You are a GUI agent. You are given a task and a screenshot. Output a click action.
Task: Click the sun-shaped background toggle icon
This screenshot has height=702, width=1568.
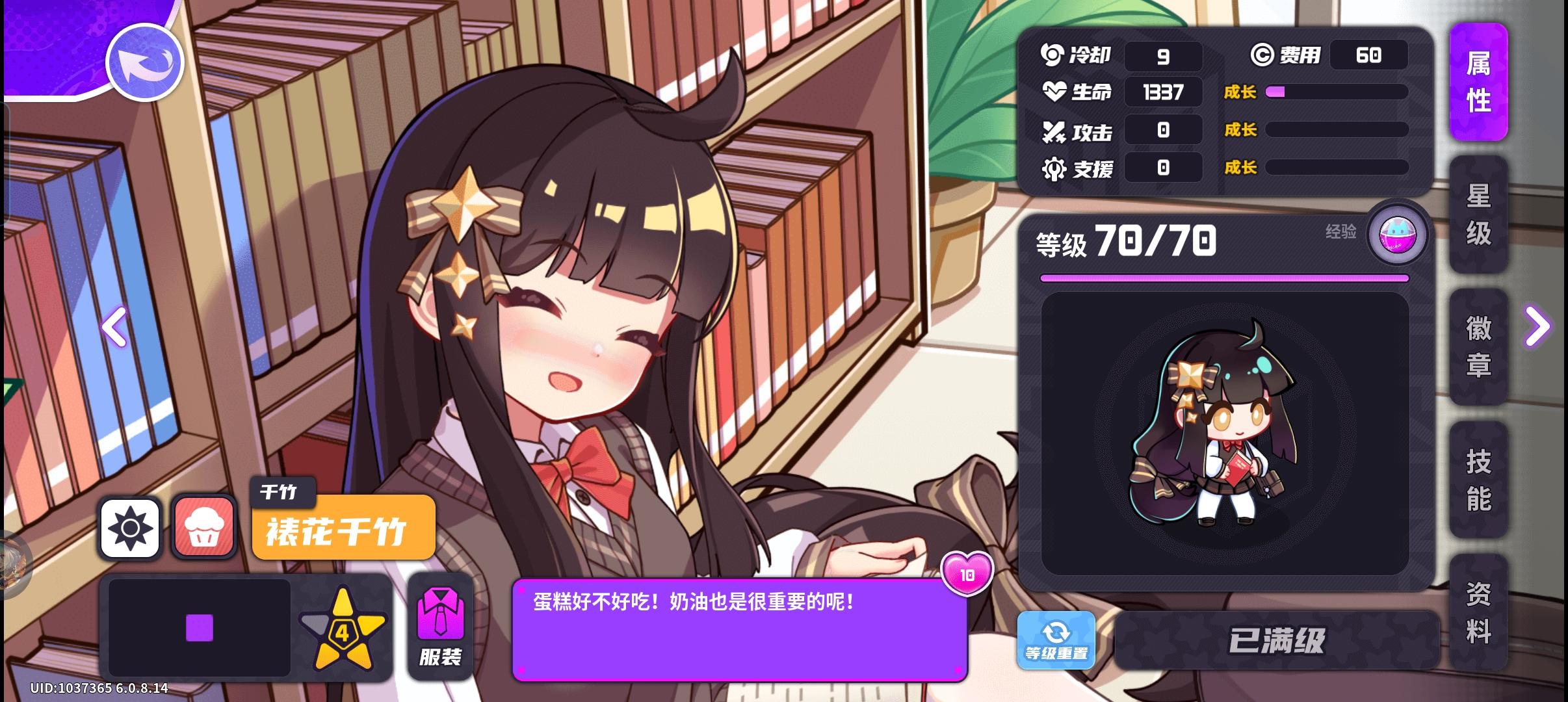click(x=132, y=528)
